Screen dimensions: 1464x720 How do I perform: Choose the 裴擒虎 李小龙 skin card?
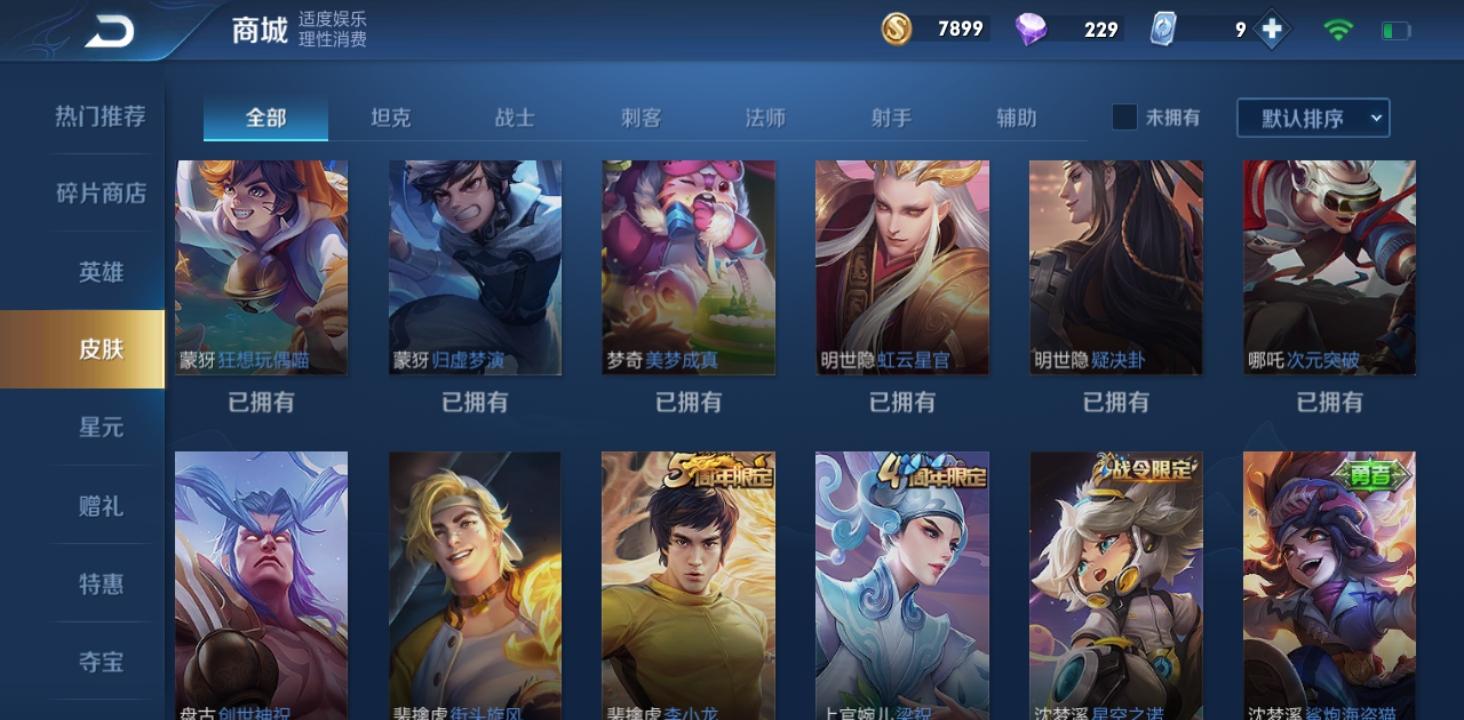point(688,585)
